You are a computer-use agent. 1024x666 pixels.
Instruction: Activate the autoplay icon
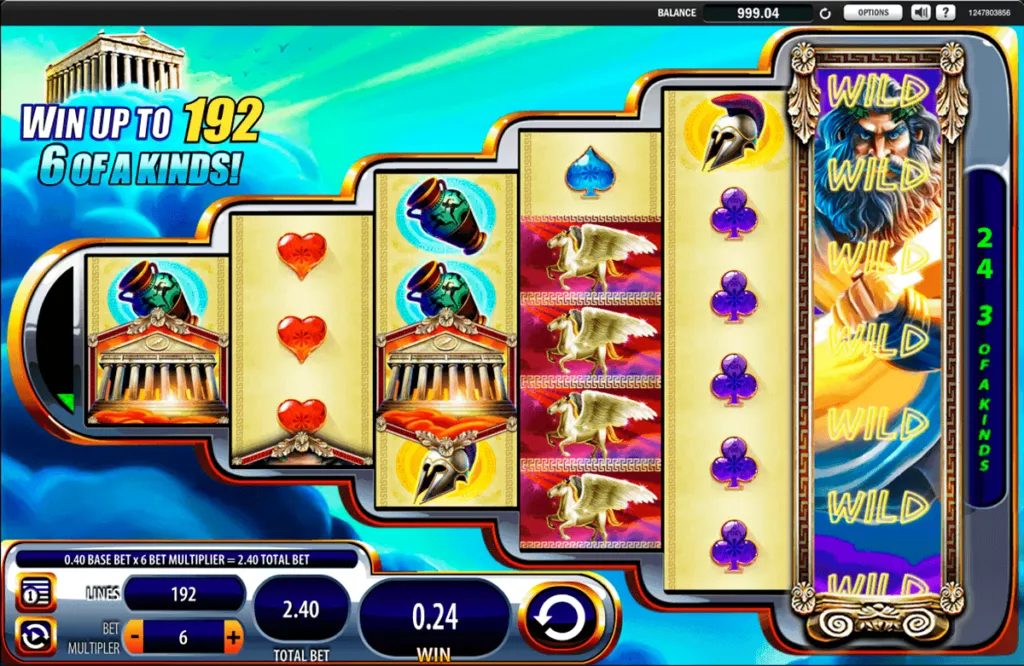click(x=37, y=635)
